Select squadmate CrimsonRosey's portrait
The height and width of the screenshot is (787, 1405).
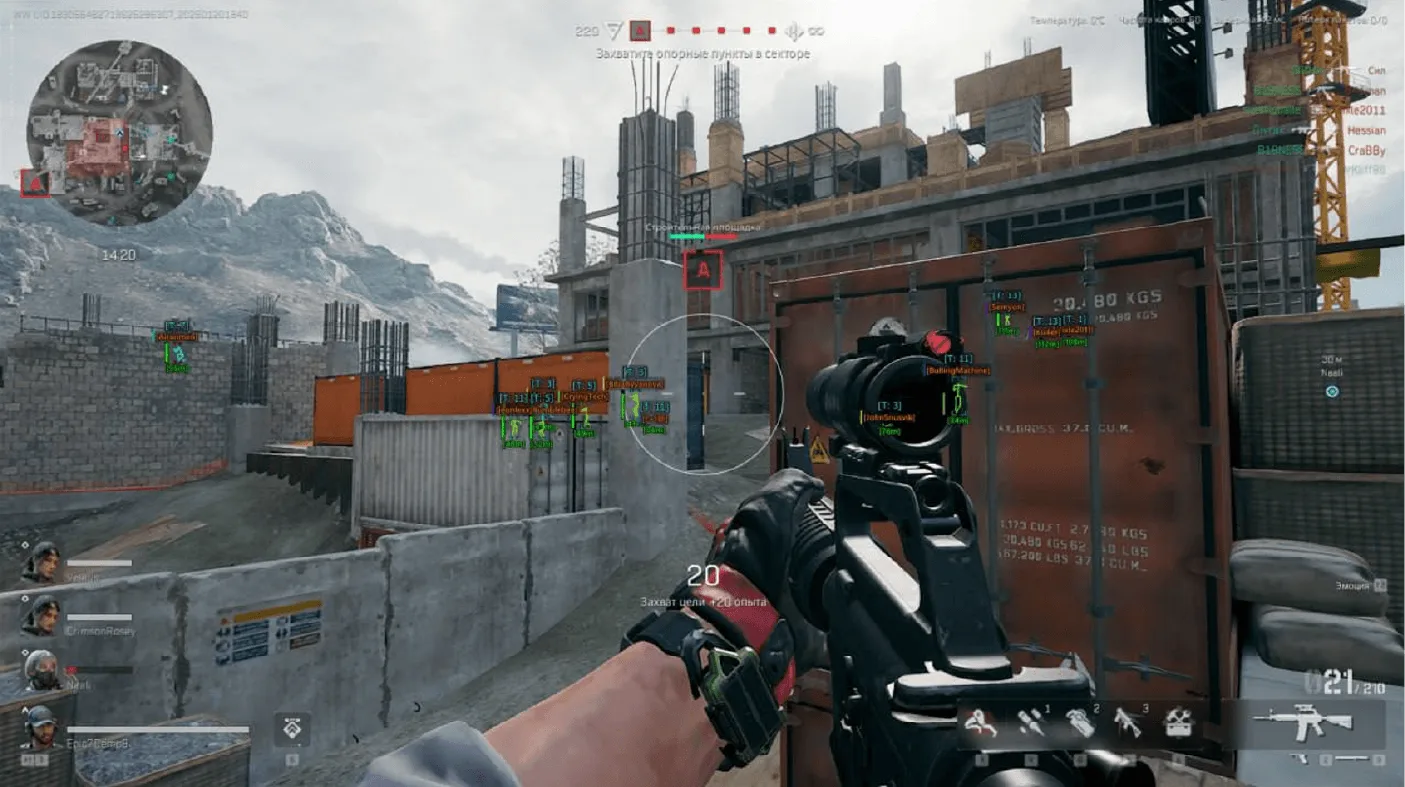(41, 616)
